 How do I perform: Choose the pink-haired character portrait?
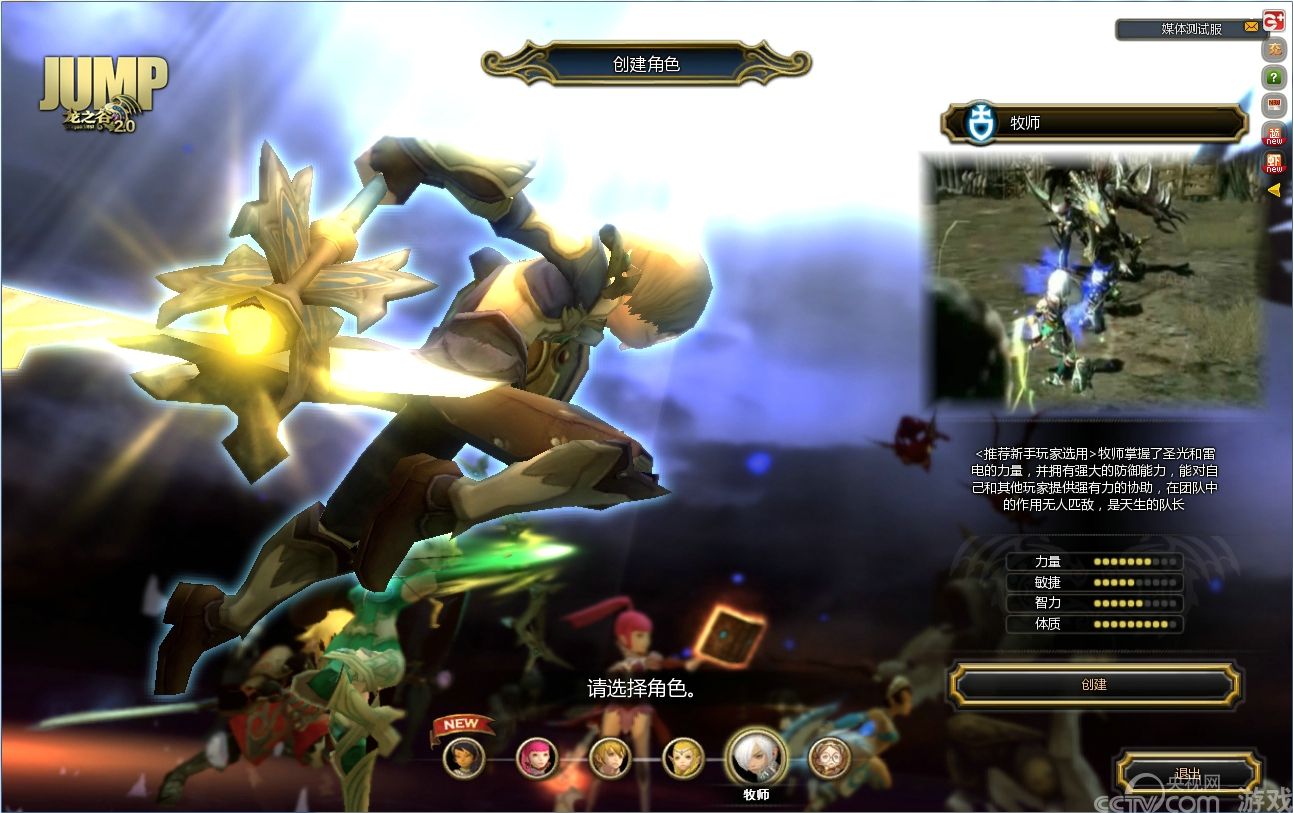click(537, 758)
